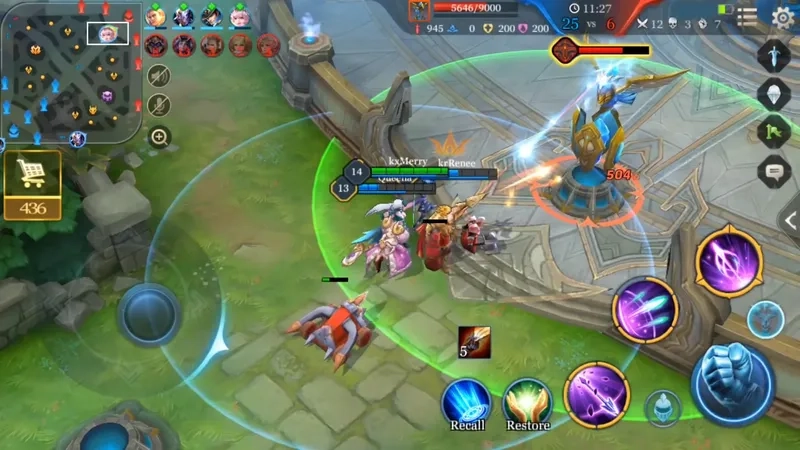Image resolution: width=800 pixels, height=450 pixels.
Task: Cast the purple arrow skill
Action: 596,393
